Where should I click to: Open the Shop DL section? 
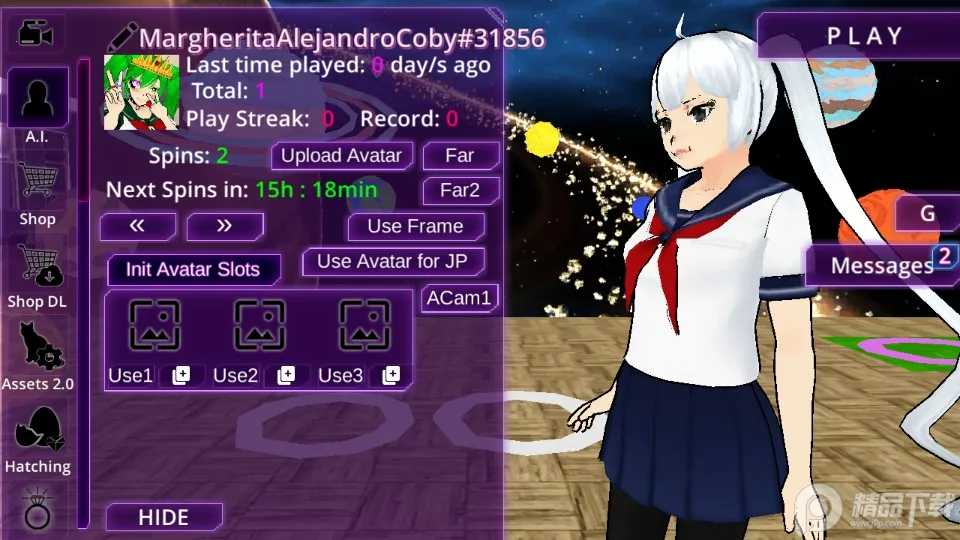point(38,275)
